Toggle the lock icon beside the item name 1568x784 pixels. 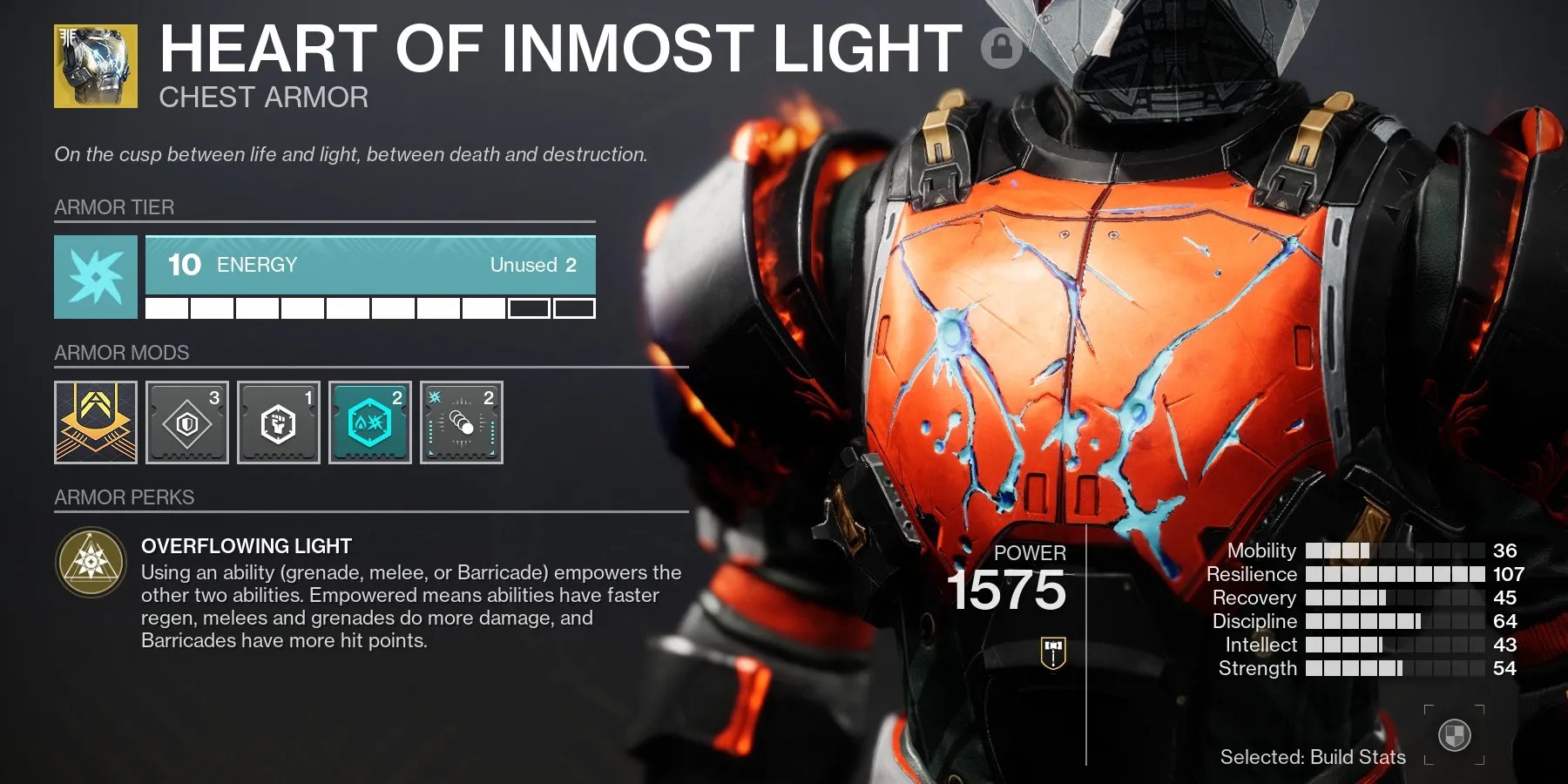pyautogui.click(x=1002, y=48)
